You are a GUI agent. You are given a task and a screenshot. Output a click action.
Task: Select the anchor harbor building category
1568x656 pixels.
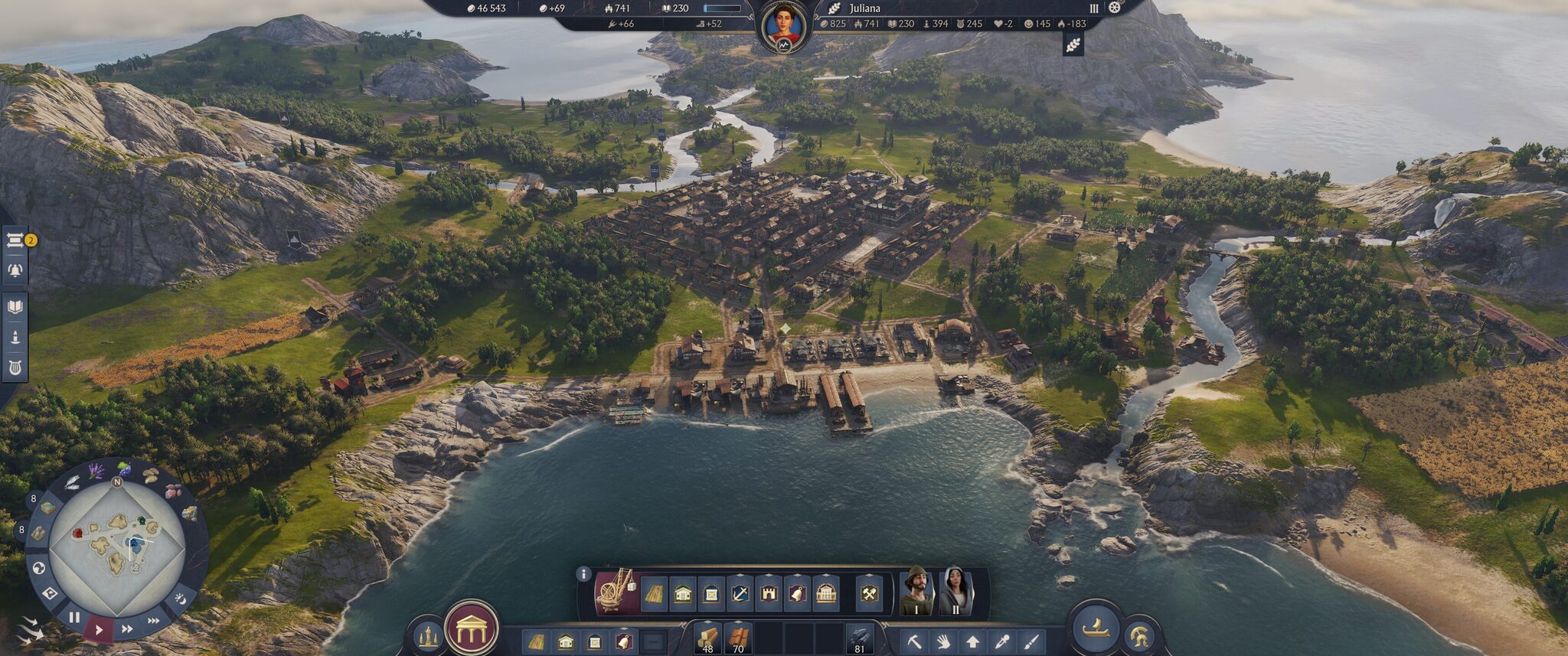pyautogui.click(x=740, y=594)
